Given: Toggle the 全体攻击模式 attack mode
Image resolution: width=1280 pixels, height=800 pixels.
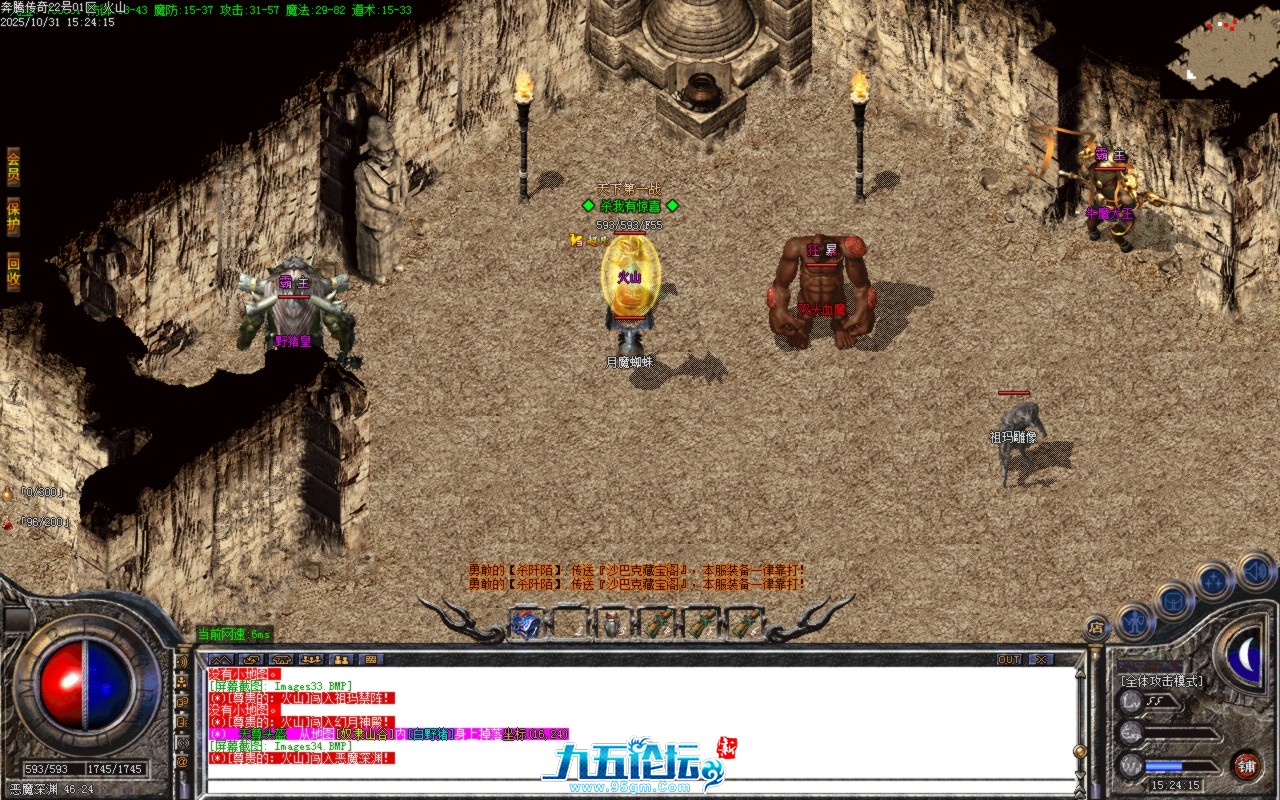Looking at the screenshot, I should click(1162, 681).
